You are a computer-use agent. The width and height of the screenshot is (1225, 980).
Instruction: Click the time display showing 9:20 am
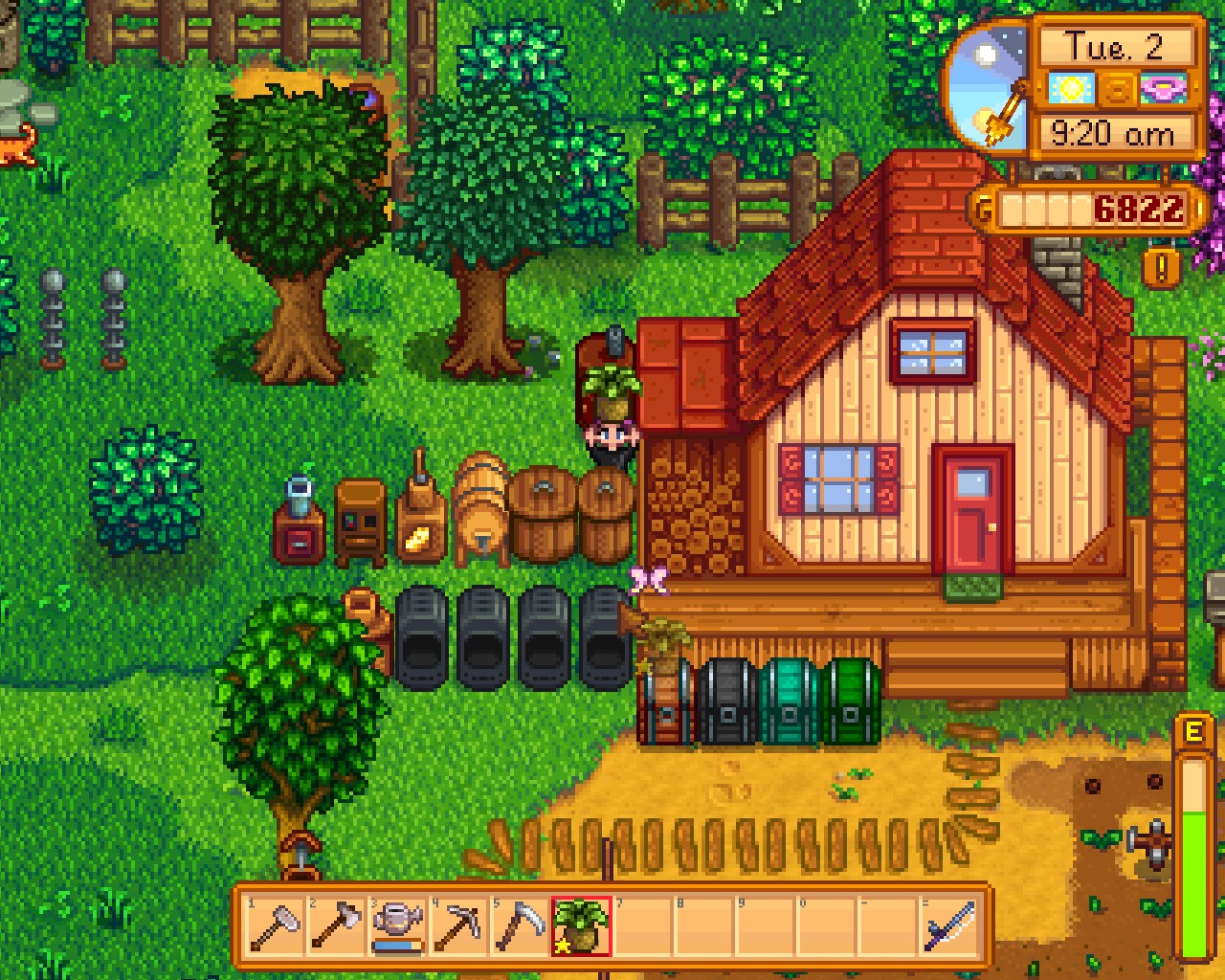click(1116, 133)
